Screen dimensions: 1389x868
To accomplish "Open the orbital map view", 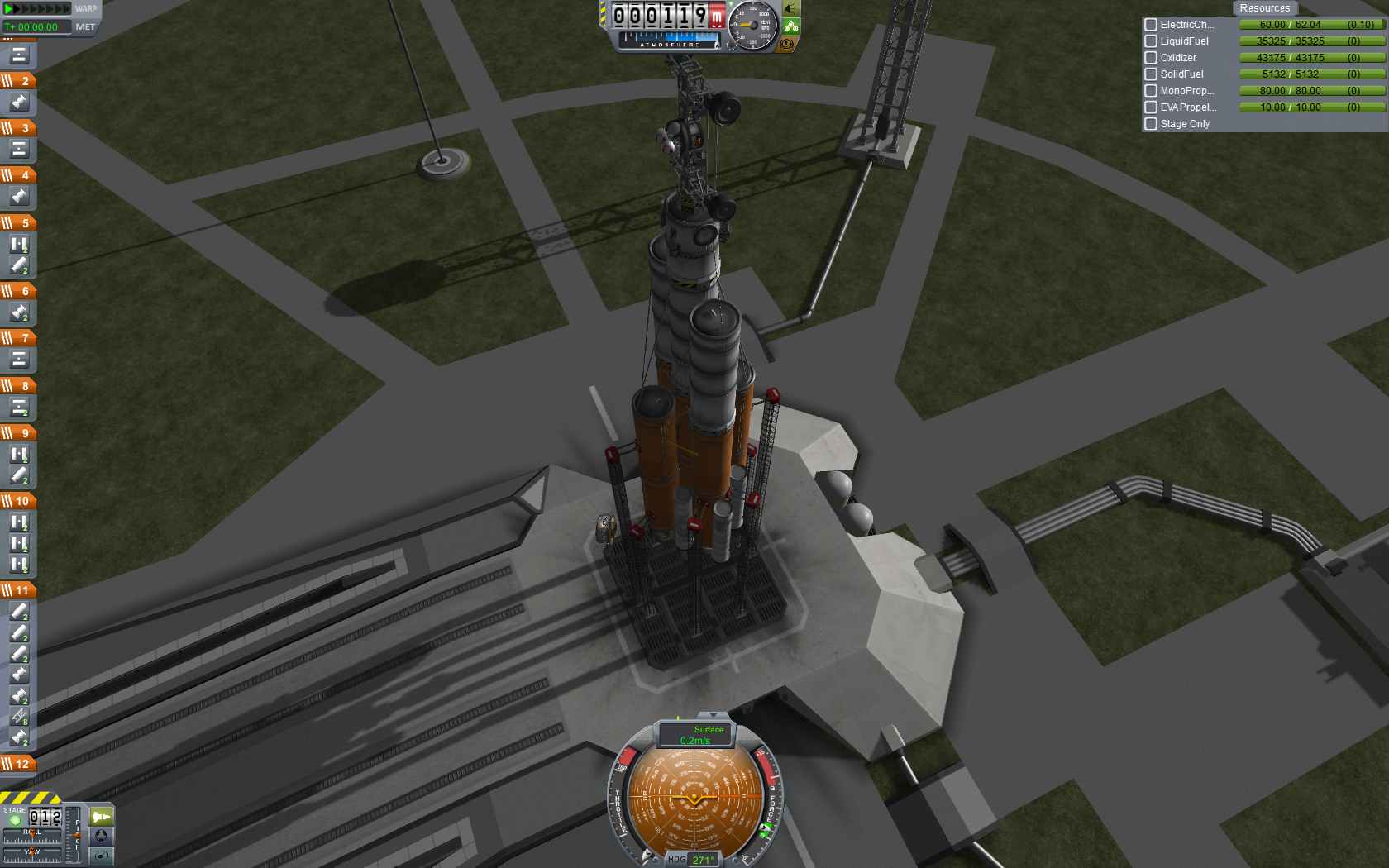I will 101,856.
